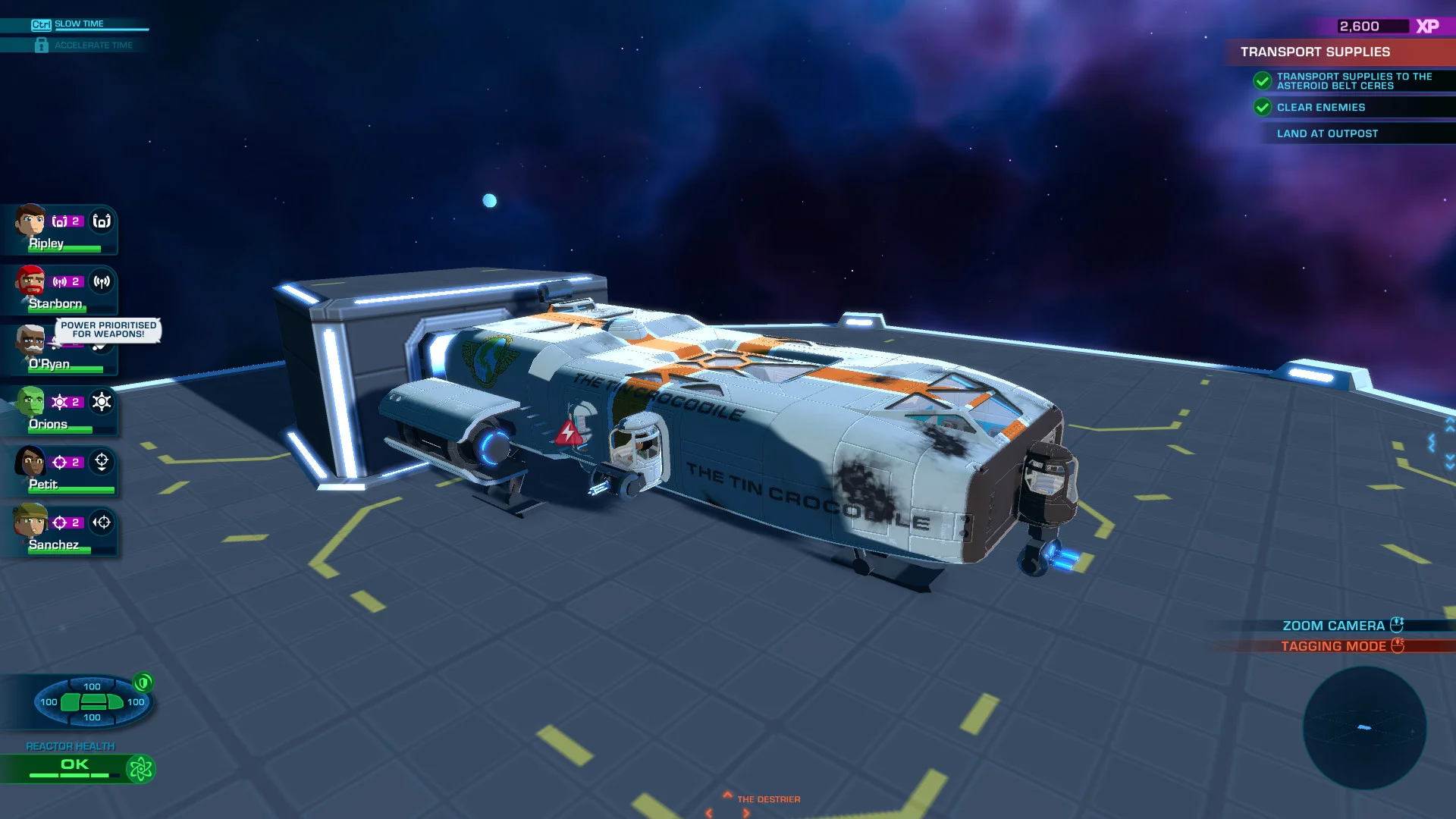The height and width of the screenshot is (819, 1456).
Task: Select Starborn's communications antenna icon
Action: coord(101,281)
